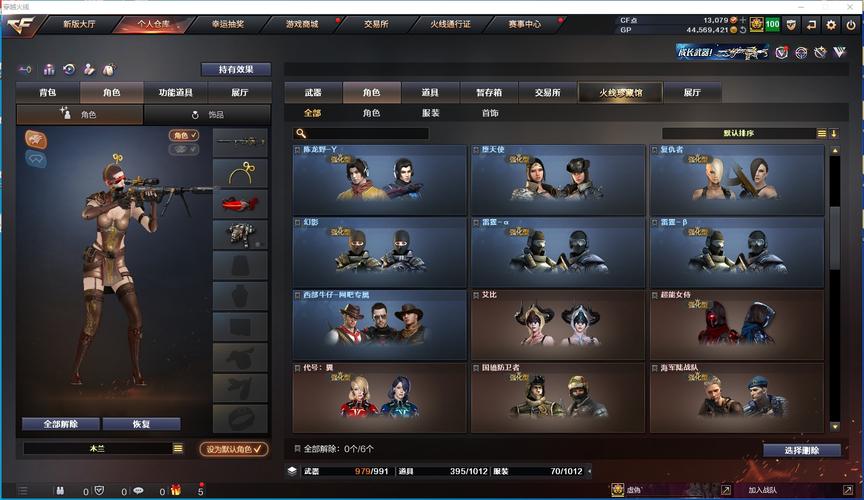Open the 功能道具 tab on the left panel
864x500 pixels.
[x=175, y=92]
